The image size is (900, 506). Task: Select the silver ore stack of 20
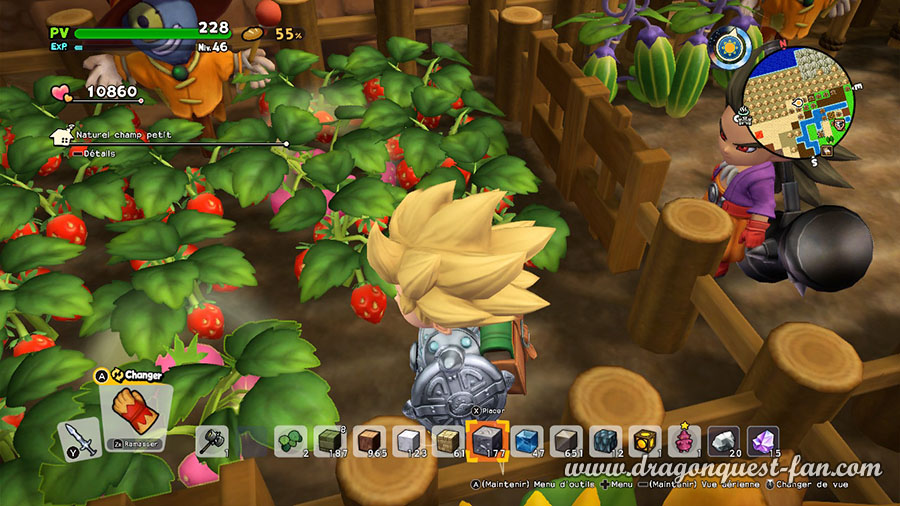click(724, 441)
